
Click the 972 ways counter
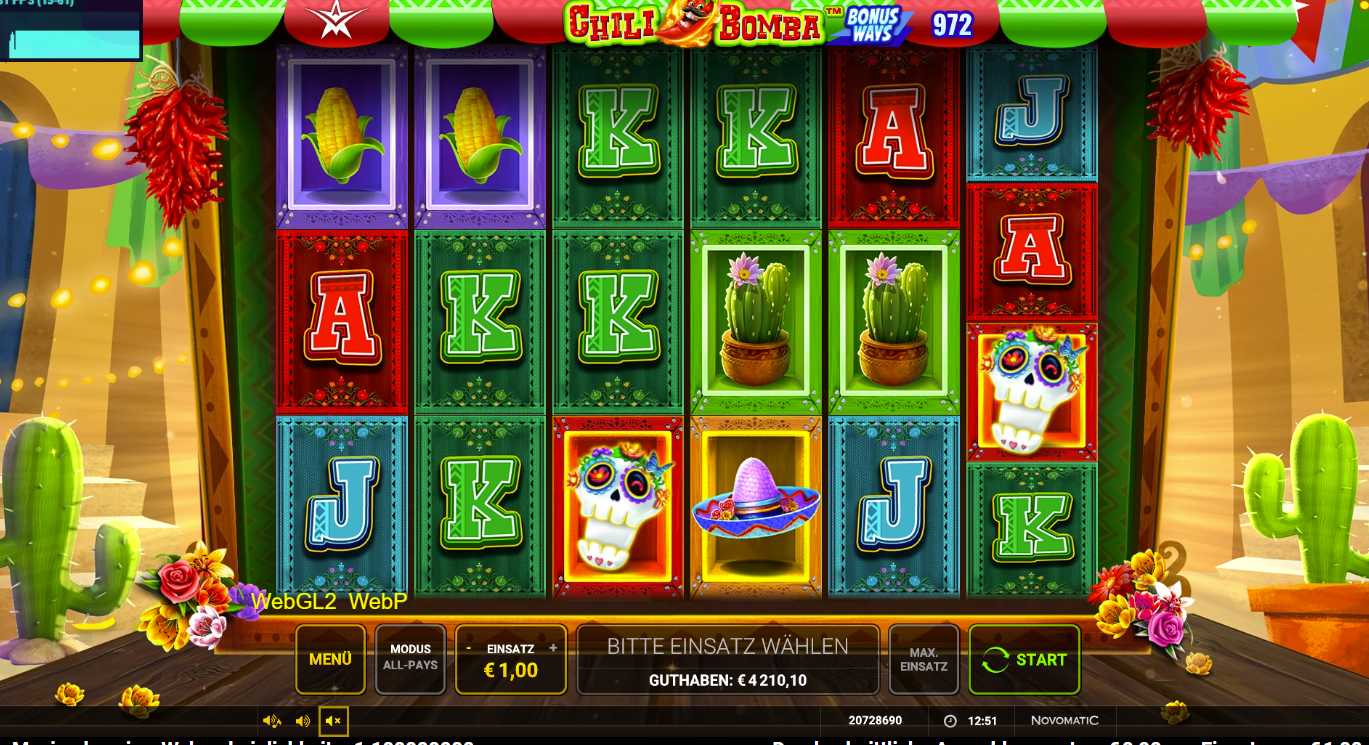pyautogui.click(x=951, y=25)
